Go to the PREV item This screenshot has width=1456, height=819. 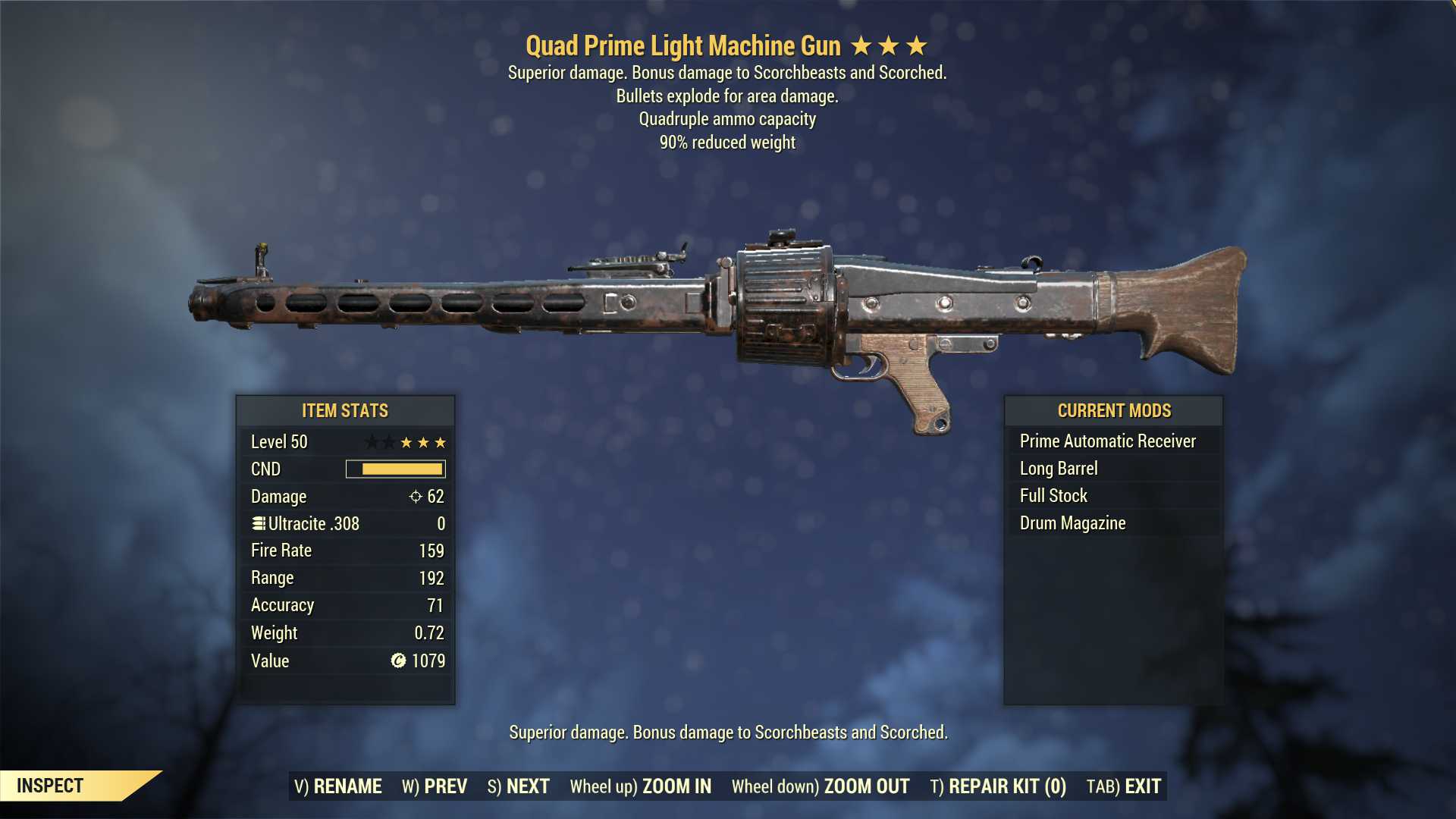[x=435, y=786]
